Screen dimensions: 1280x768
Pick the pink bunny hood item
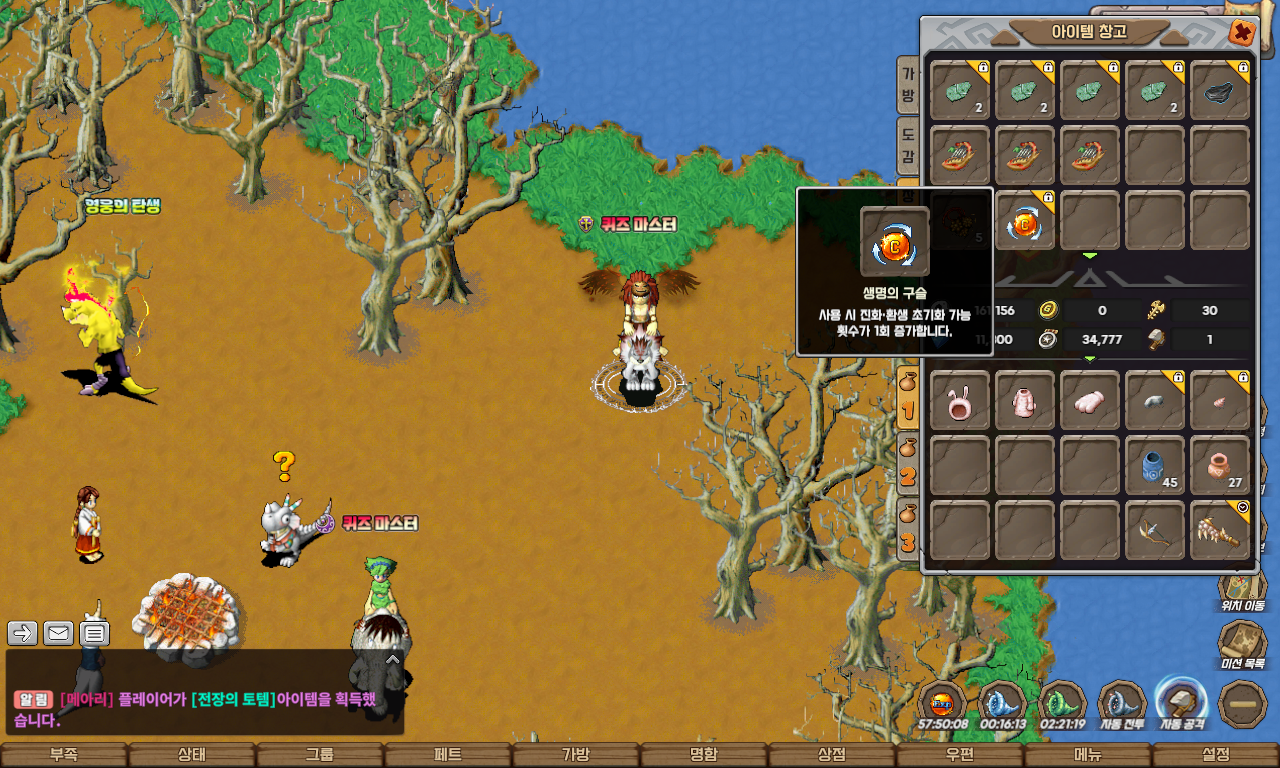[x=960, y=400]
